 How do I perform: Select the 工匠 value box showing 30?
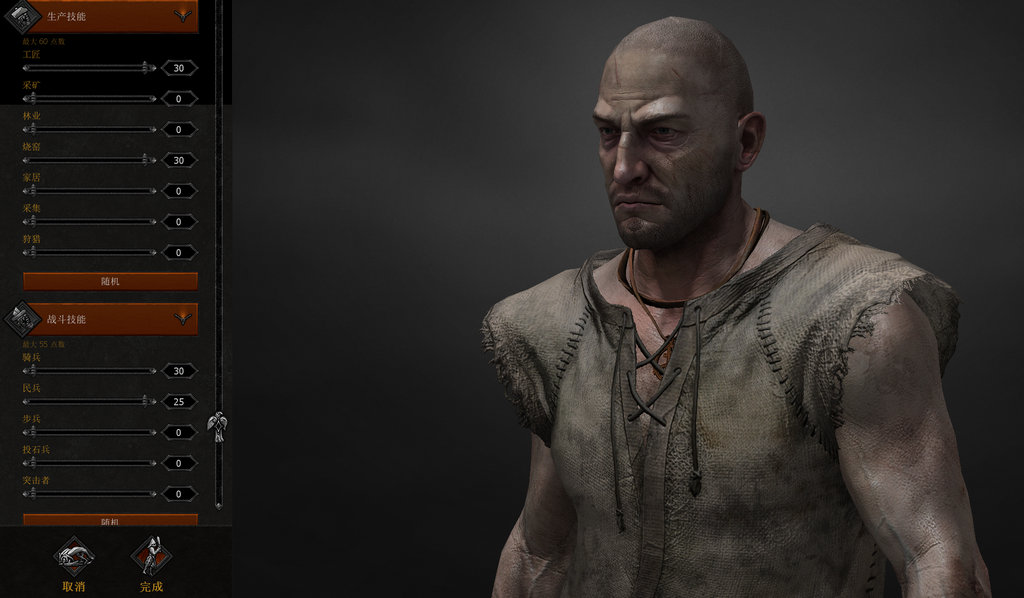click(180, 68)
